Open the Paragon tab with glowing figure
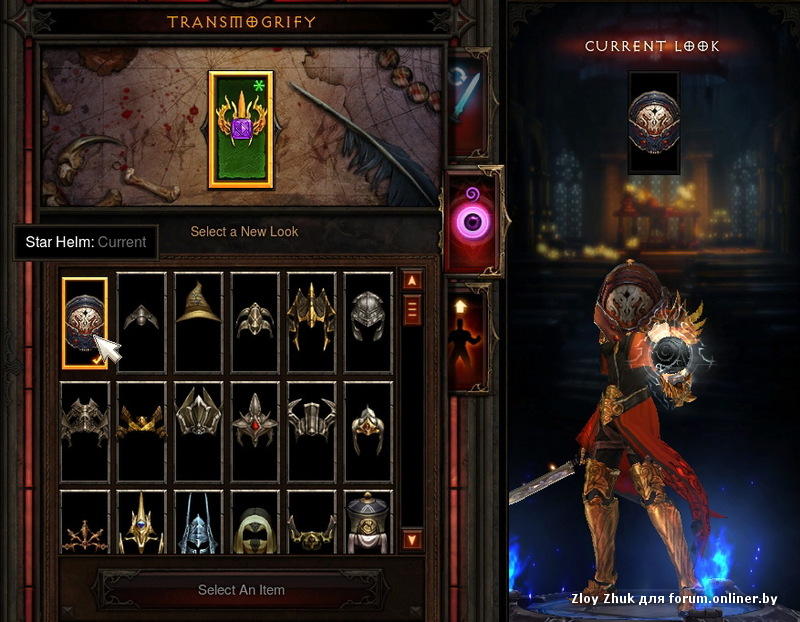 point(468,338)
